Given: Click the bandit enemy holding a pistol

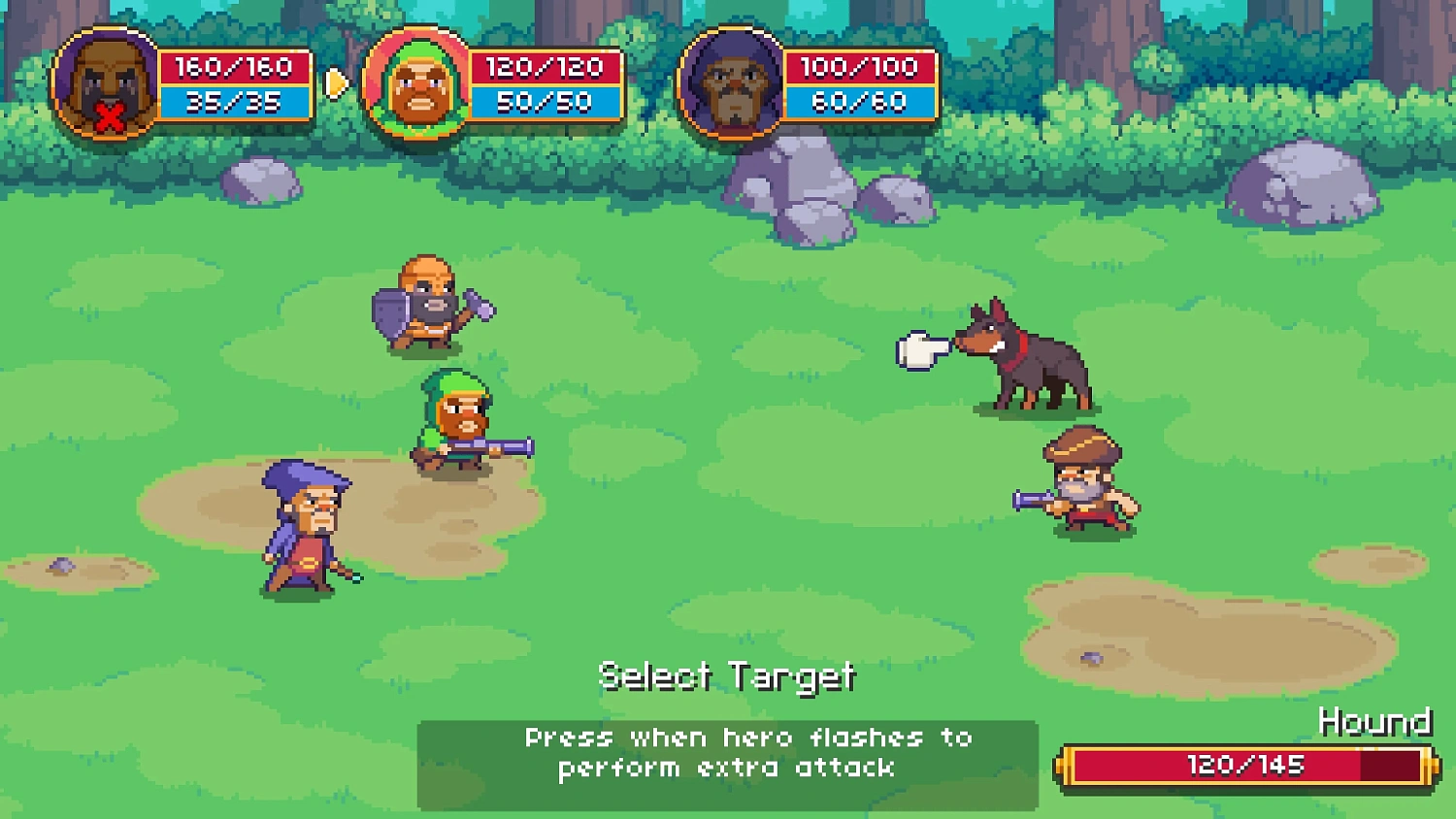Looking at the screenshot, I should 1082,485.
